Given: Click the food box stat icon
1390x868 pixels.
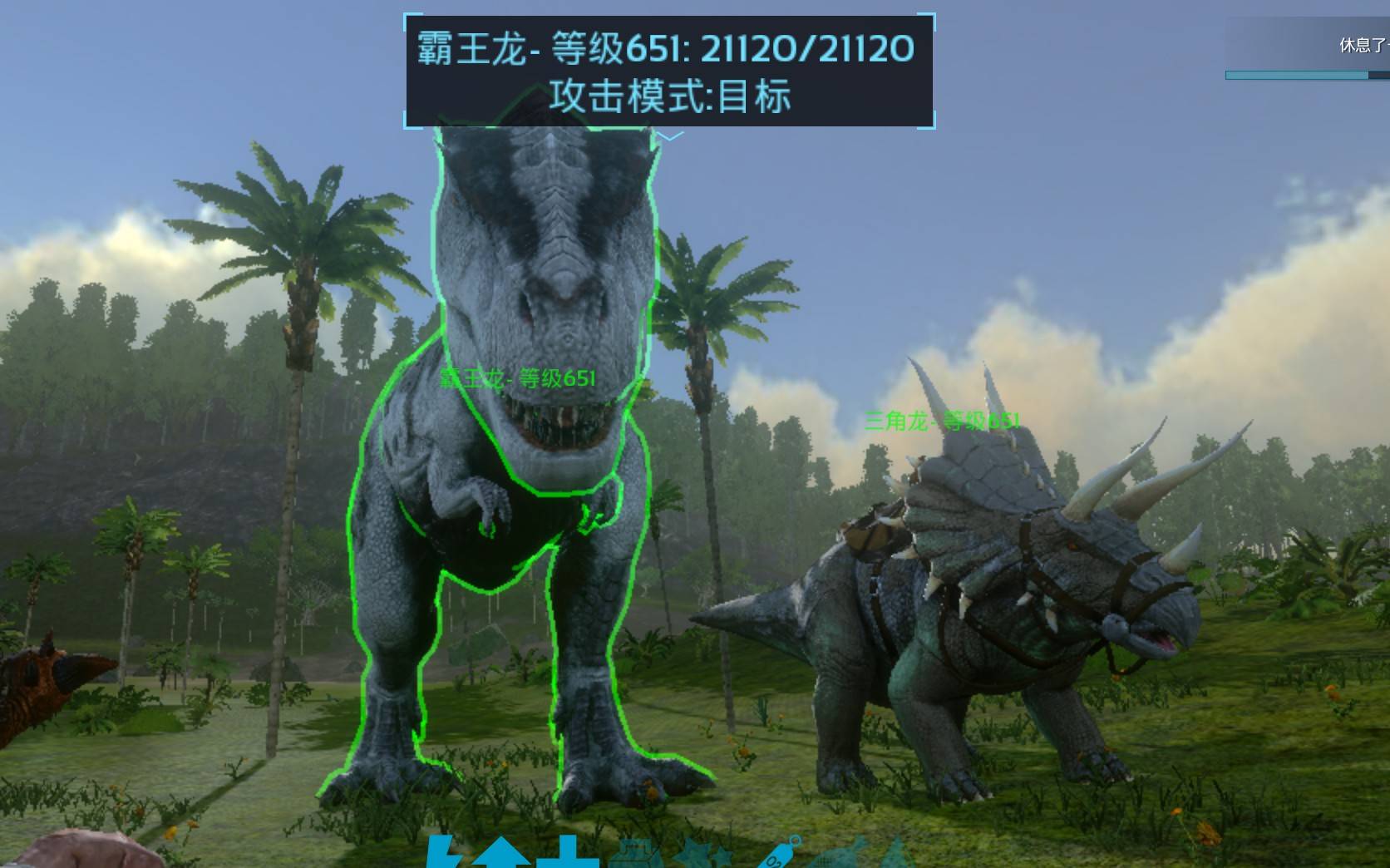Looking at the screenshot, I should point(630,856).
